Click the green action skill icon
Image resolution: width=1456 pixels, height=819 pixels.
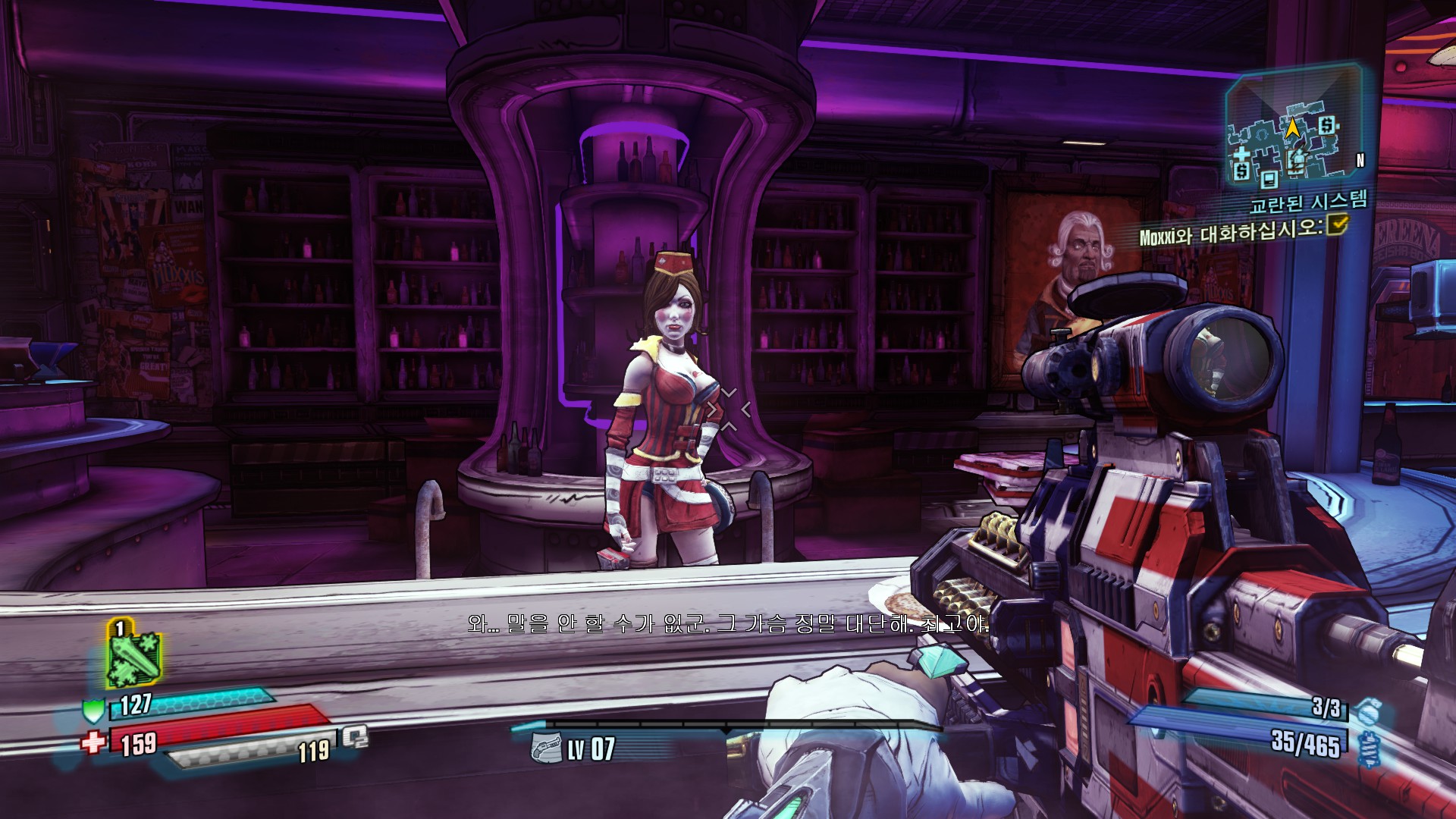[133, 653]
